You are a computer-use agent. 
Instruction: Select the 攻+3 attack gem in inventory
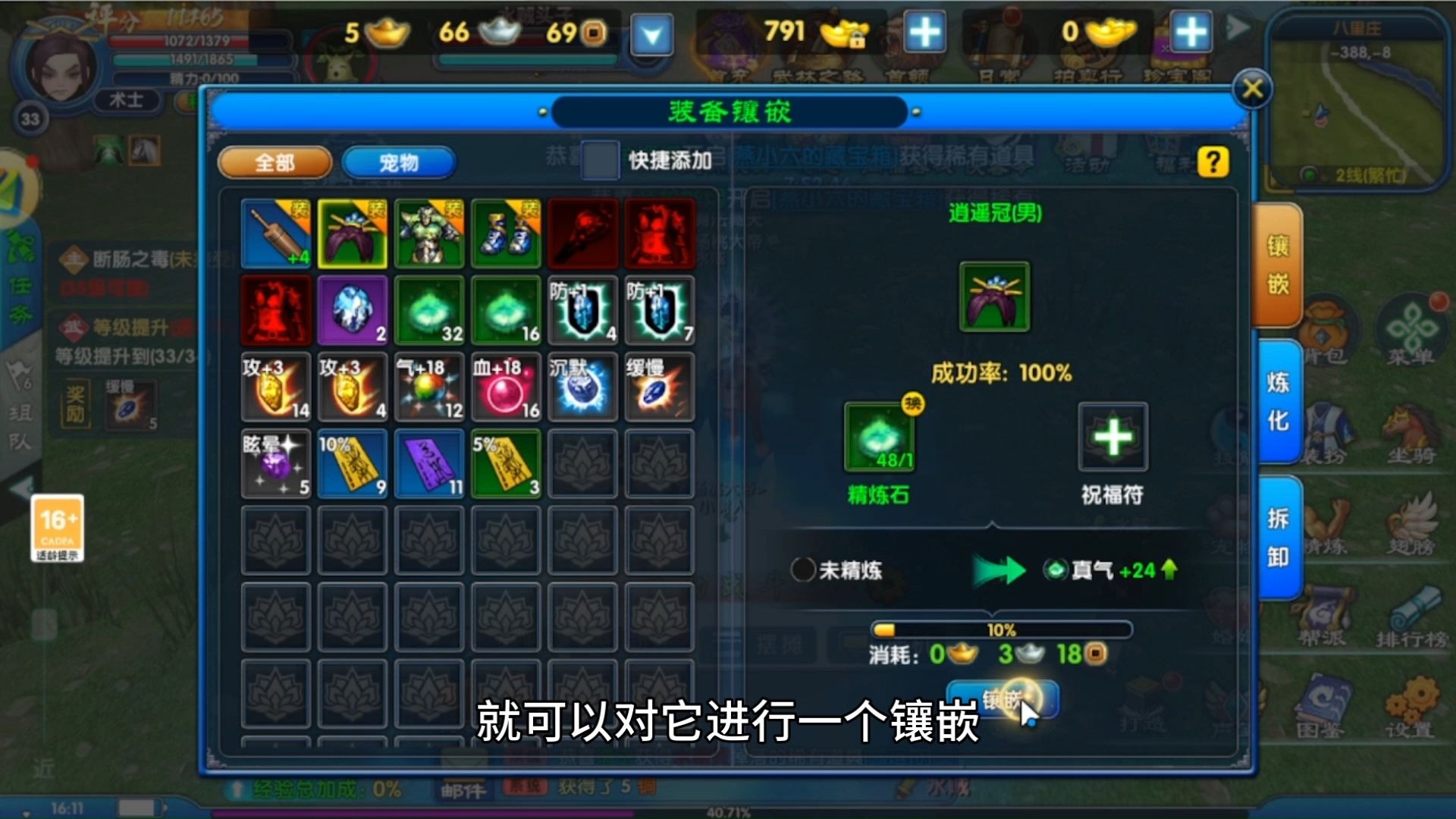click(x=275, y=387)
